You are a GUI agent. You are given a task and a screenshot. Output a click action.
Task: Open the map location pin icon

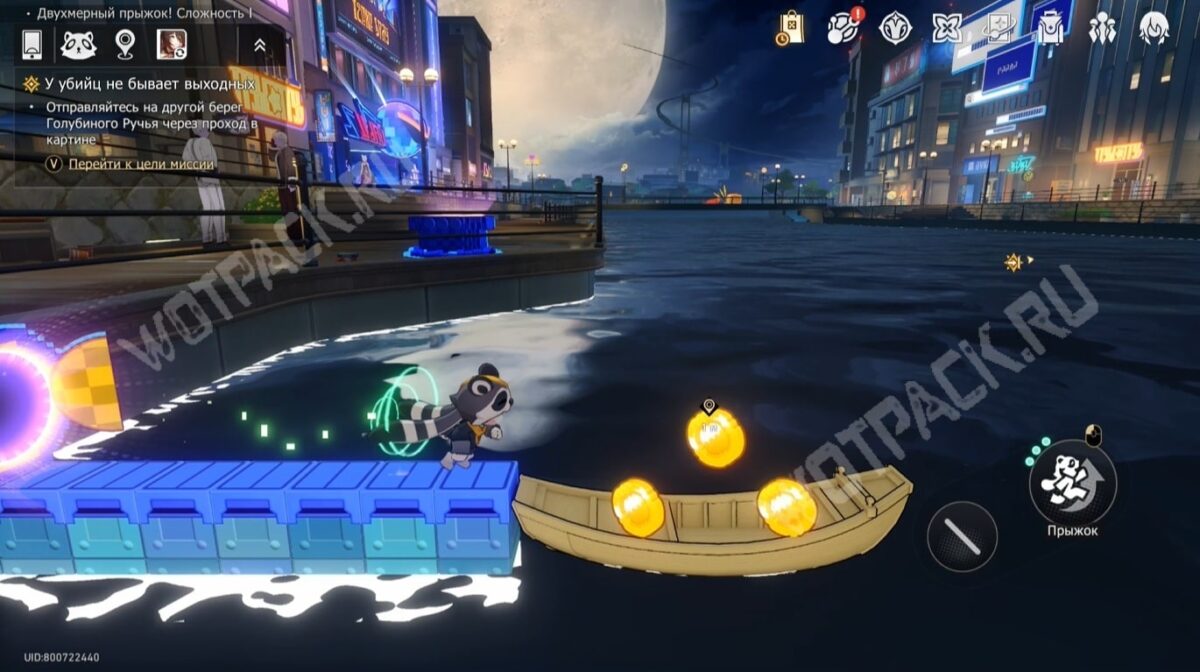[x=125, y=45]
